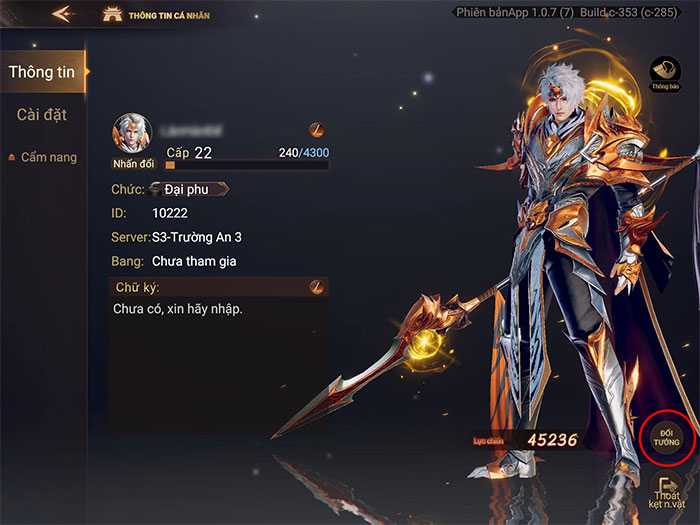Open the Cài đặt tab
700x525 pixels.
coord(42,114)
